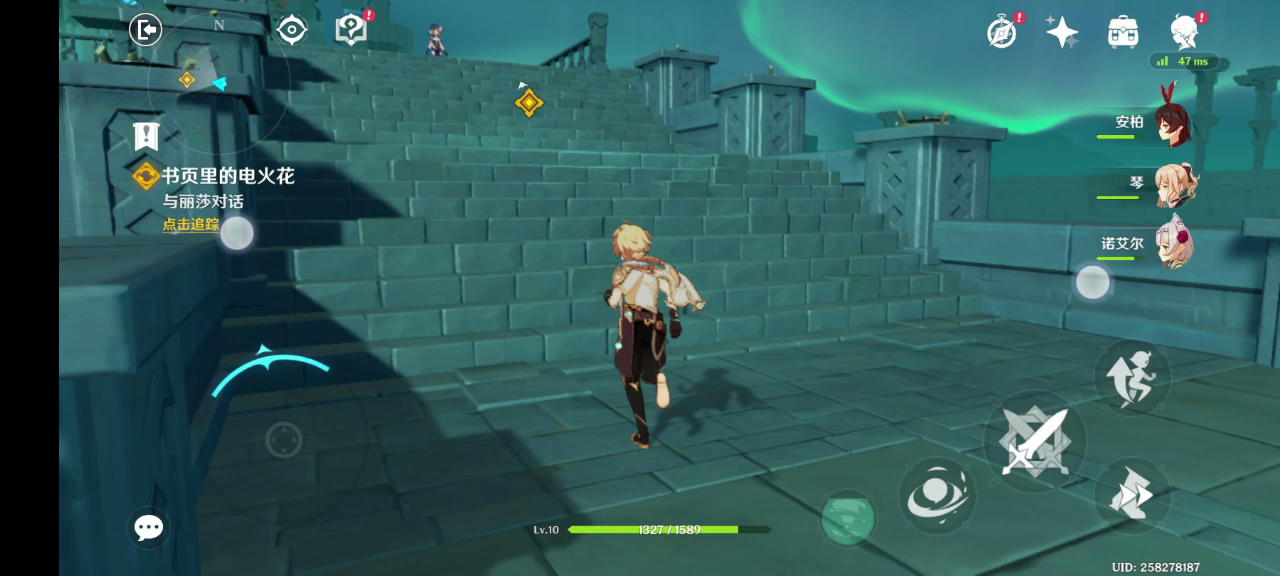The height and width of the screenshot is (576, 1280).
Task: Switch to character 安柏
Action: tap(1172, 123)
